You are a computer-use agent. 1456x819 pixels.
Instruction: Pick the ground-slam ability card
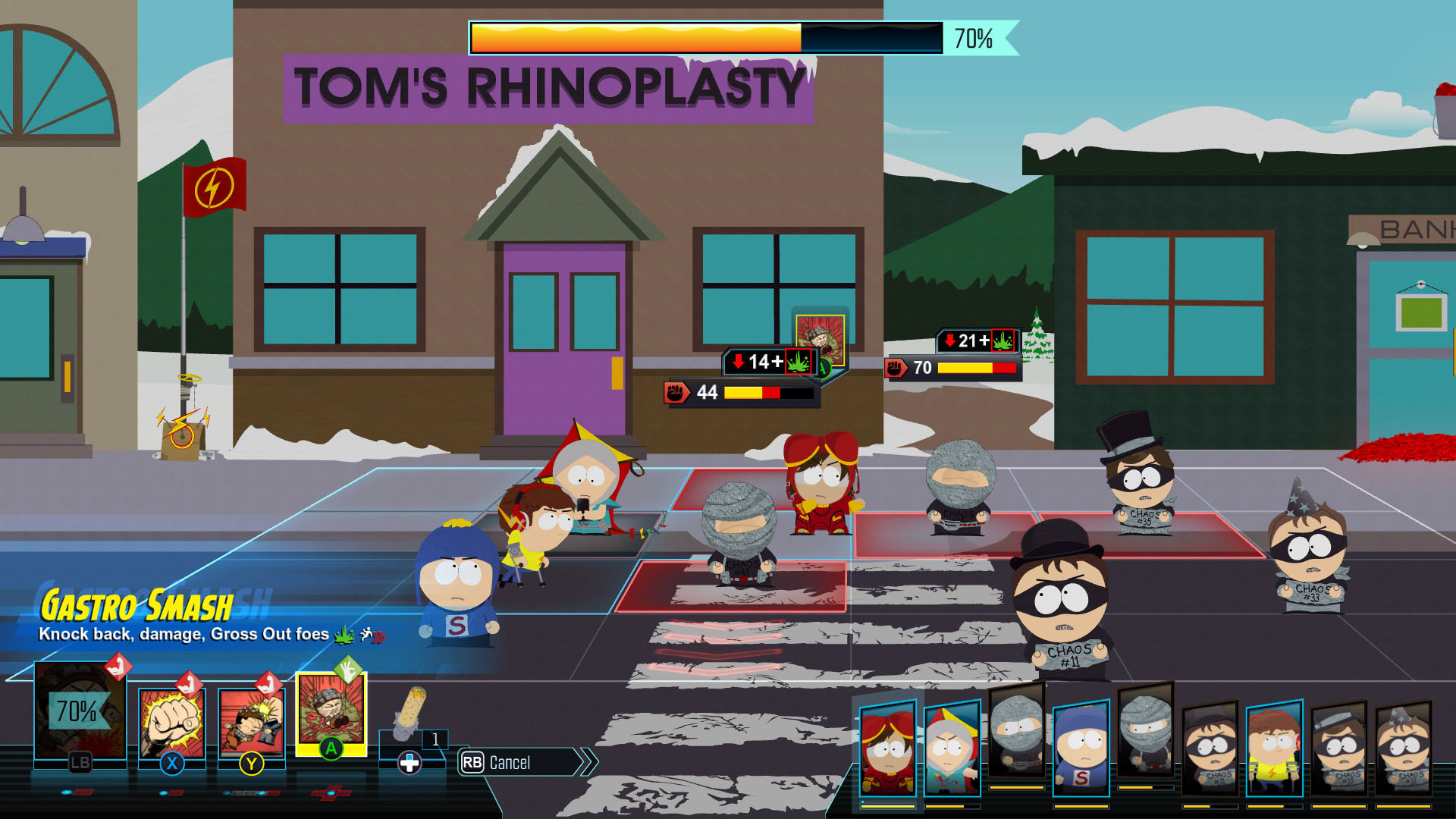(x=251, y=722)
